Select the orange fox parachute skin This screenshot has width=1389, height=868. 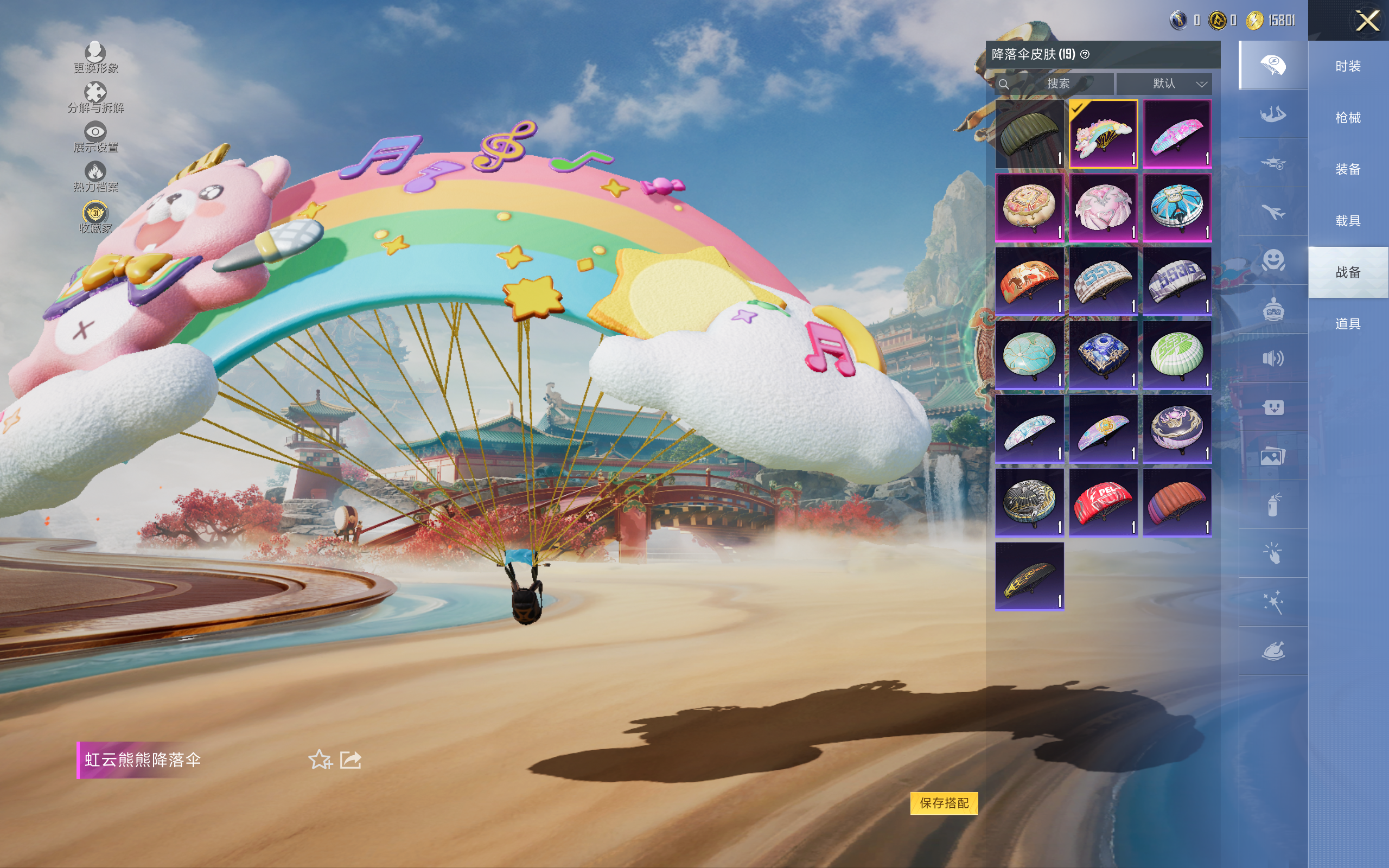pos(1029,282)
